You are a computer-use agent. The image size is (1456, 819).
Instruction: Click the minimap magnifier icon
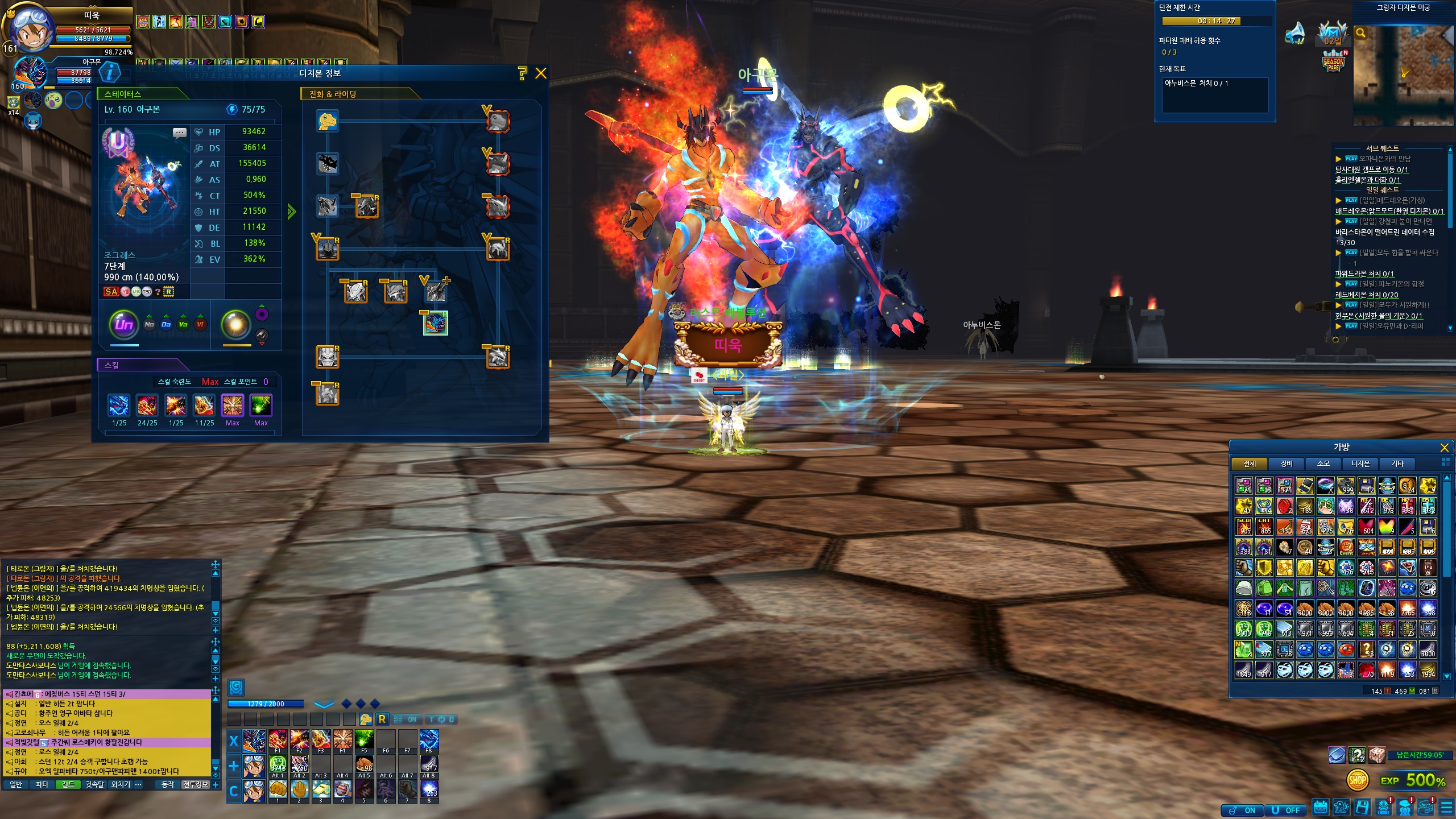[1361, 33]
